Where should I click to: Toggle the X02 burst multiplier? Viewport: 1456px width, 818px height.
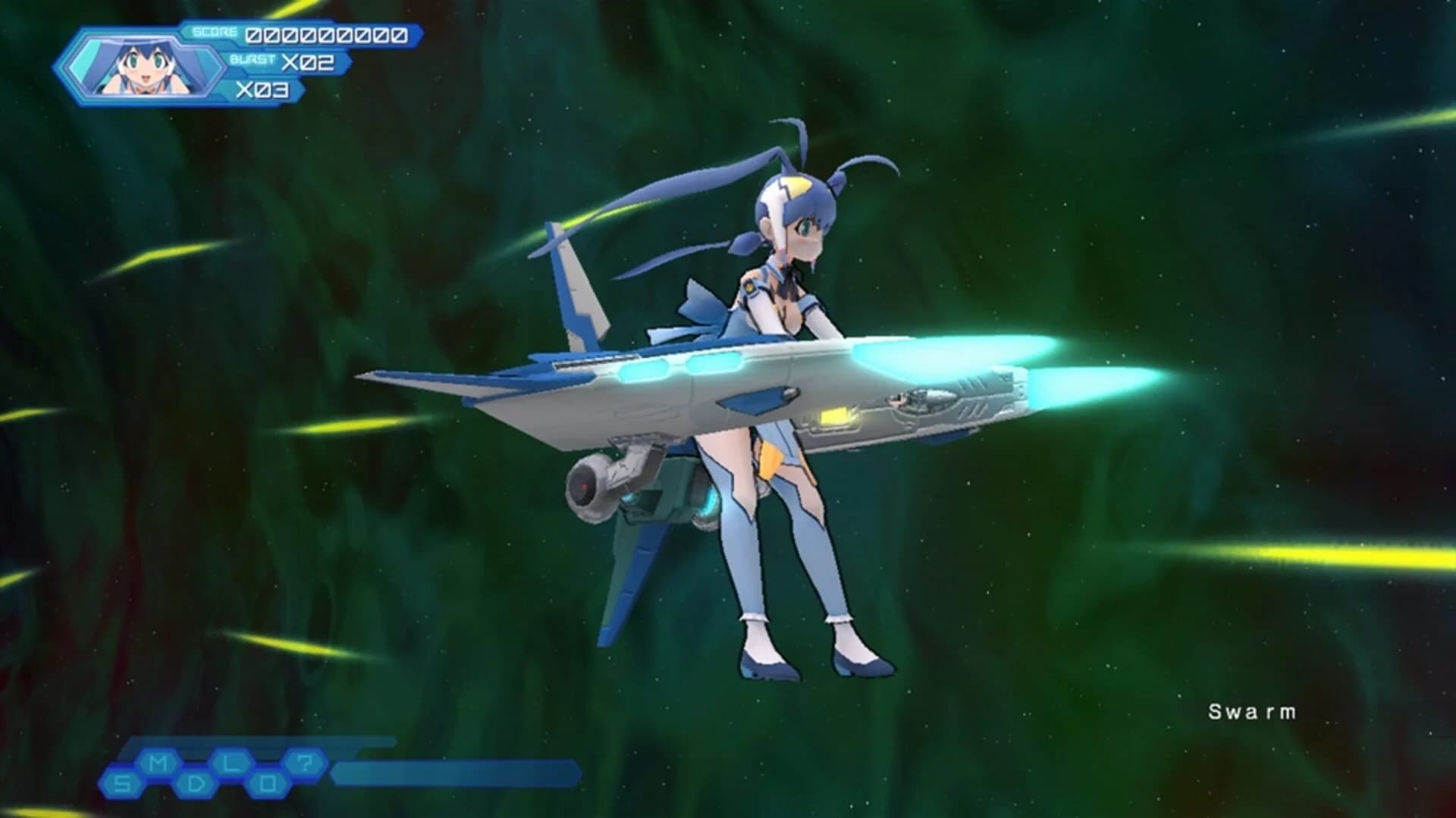coord(306,61)
